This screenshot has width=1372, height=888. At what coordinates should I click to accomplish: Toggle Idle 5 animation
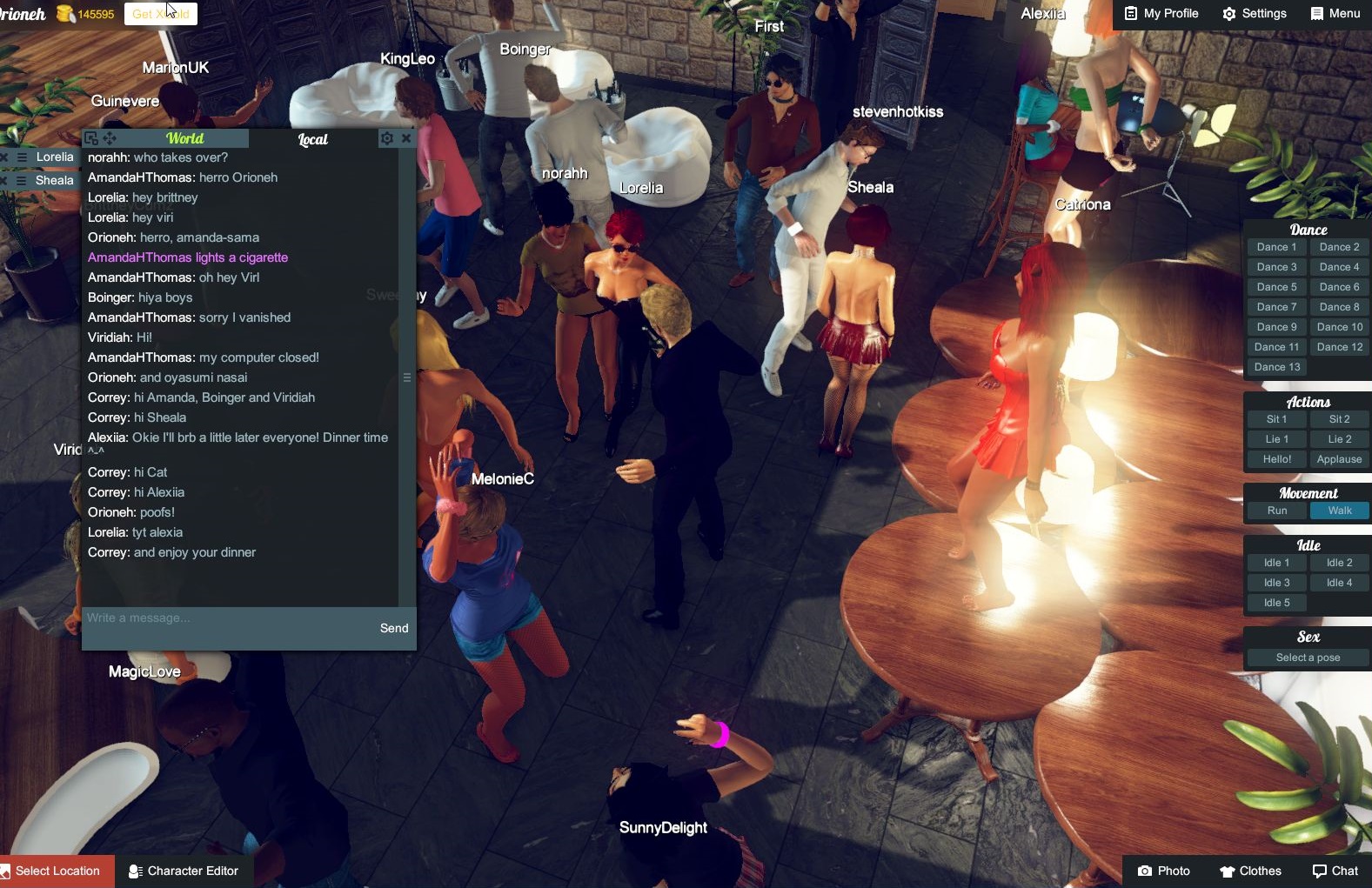click(x=1275, y=602)
